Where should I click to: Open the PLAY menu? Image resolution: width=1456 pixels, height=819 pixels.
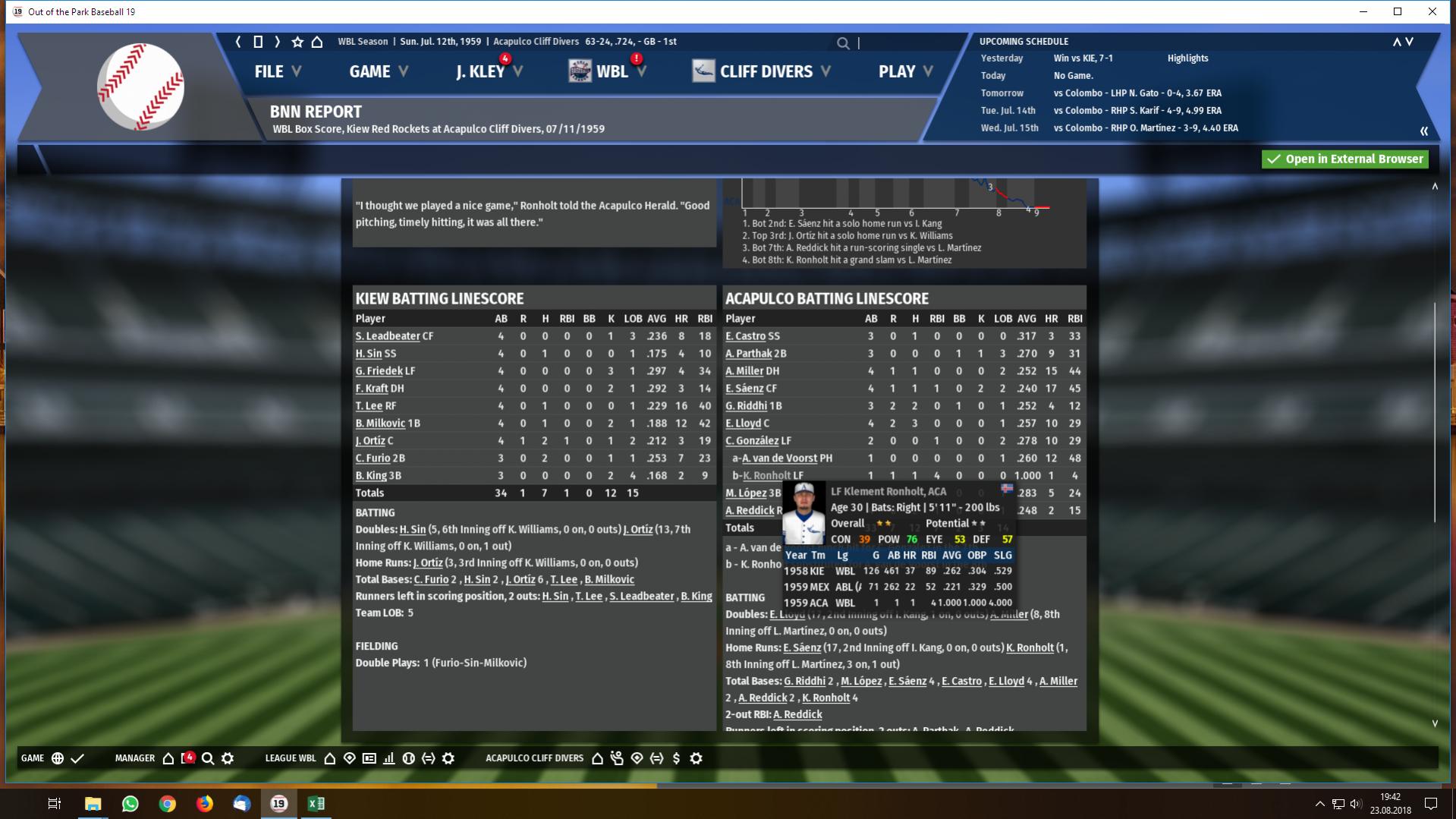pyautogui.click(x=905, y=71)
